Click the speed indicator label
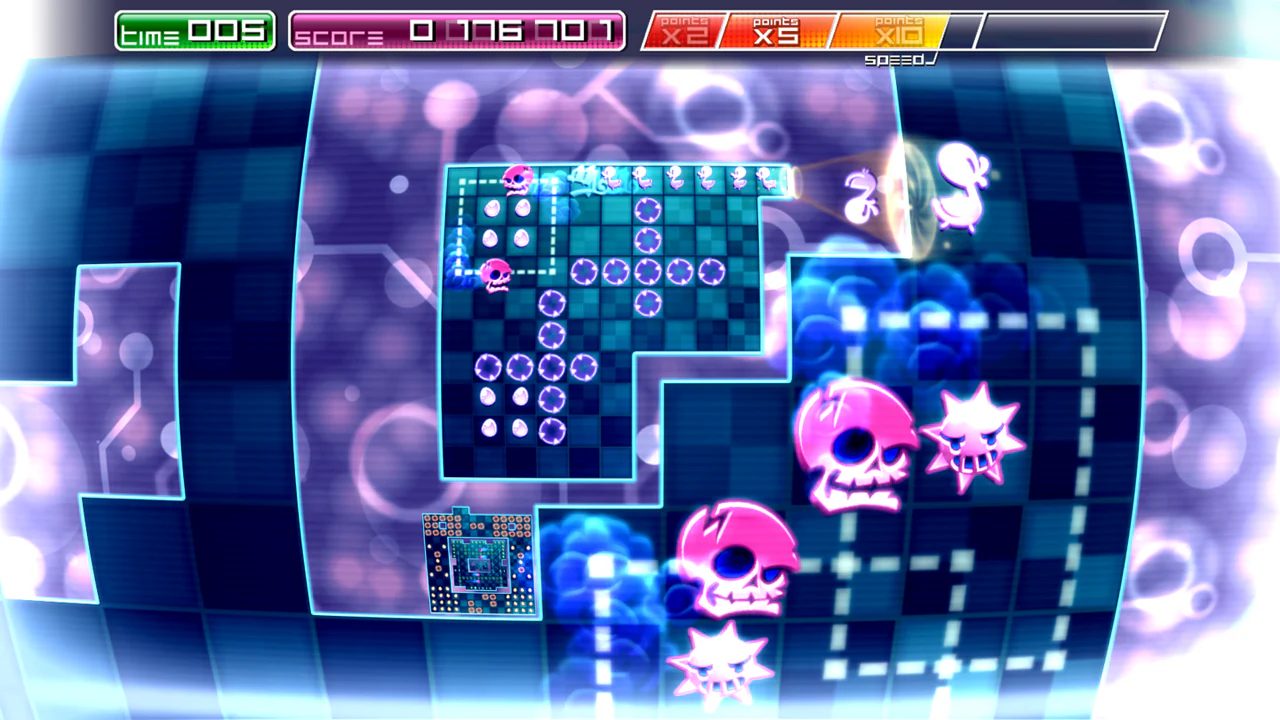The height and width of the screenshot is (720, 1280). [x=894, y=60]
